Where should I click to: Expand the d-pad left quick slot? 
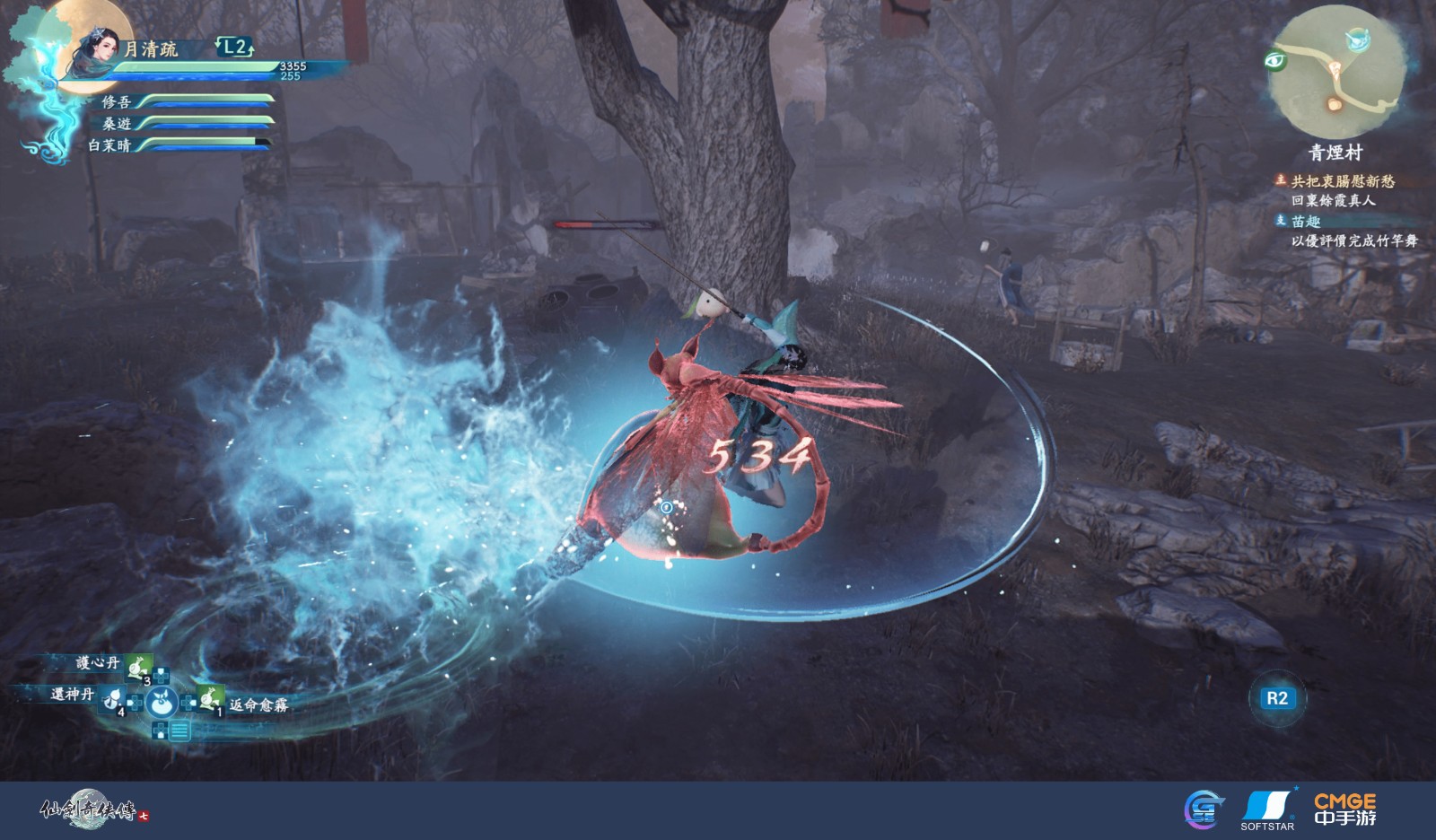135,702
